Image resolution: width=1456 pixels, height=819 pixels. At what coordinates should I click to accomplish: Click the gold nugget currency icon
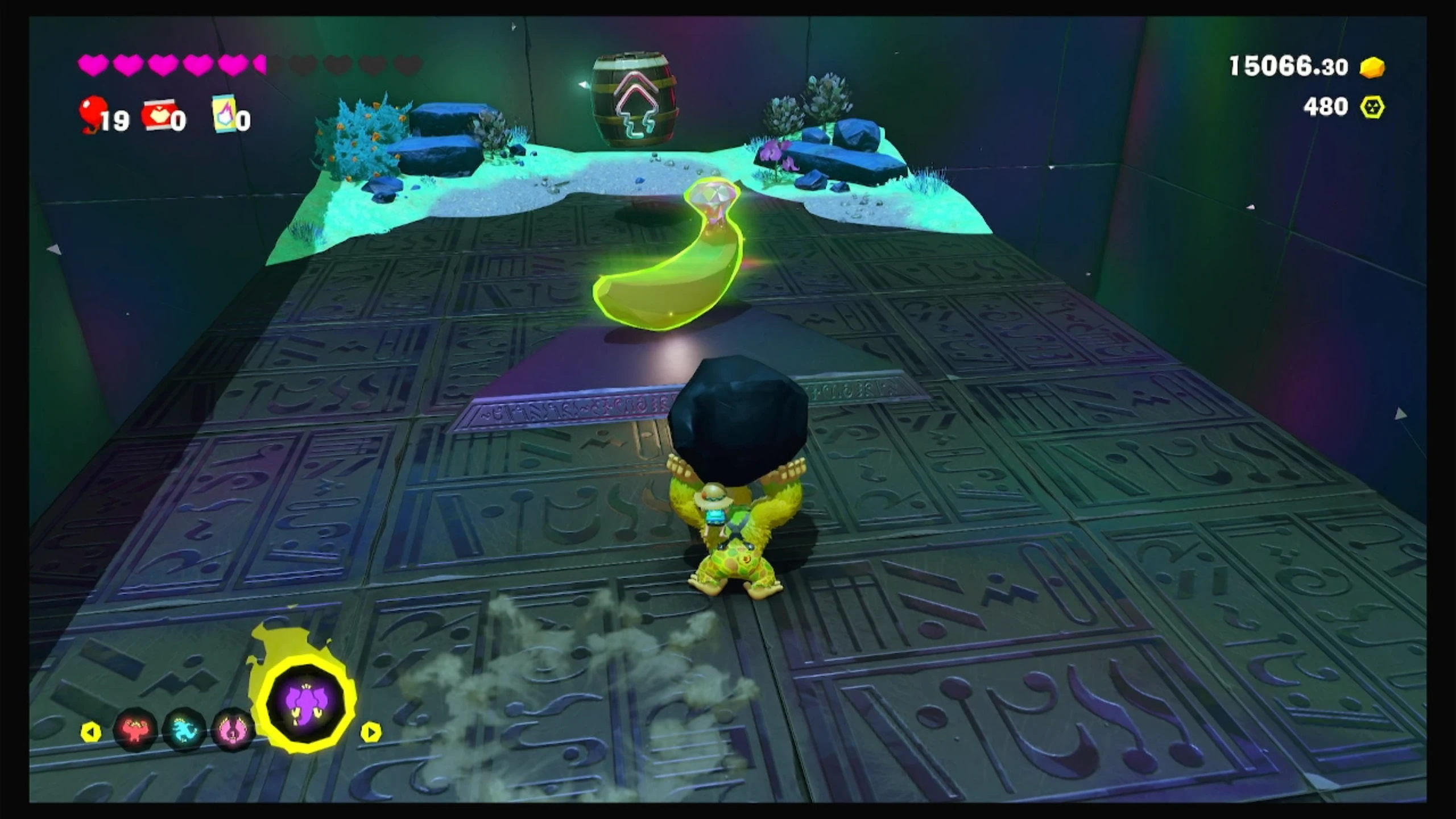[1372, 67]
